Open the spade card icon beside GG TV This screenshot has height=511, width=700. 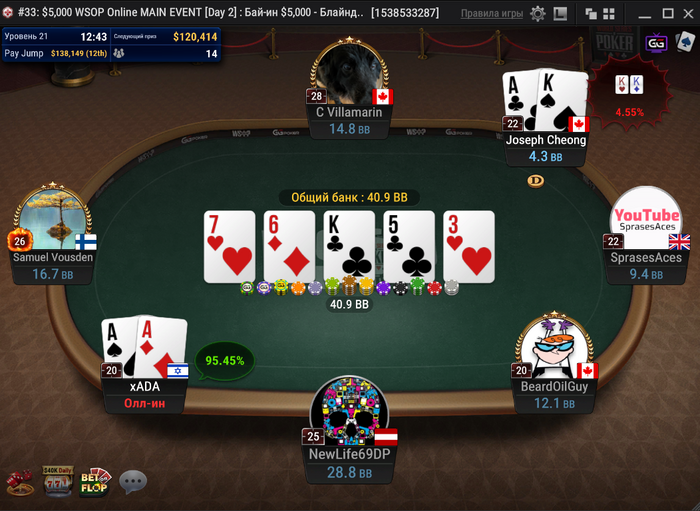(x=683, y=44)
